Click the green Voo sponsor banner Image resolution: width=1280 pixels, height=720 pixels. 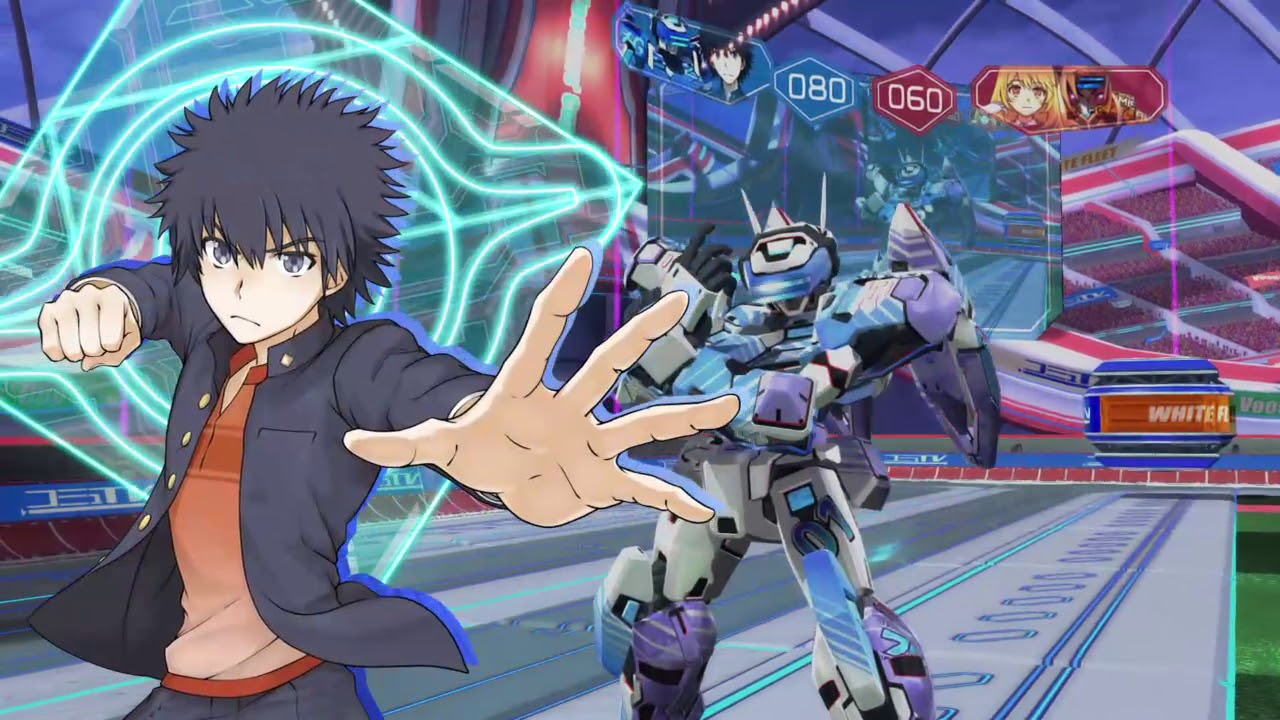pyautogui.click(x=1255, y=405)
